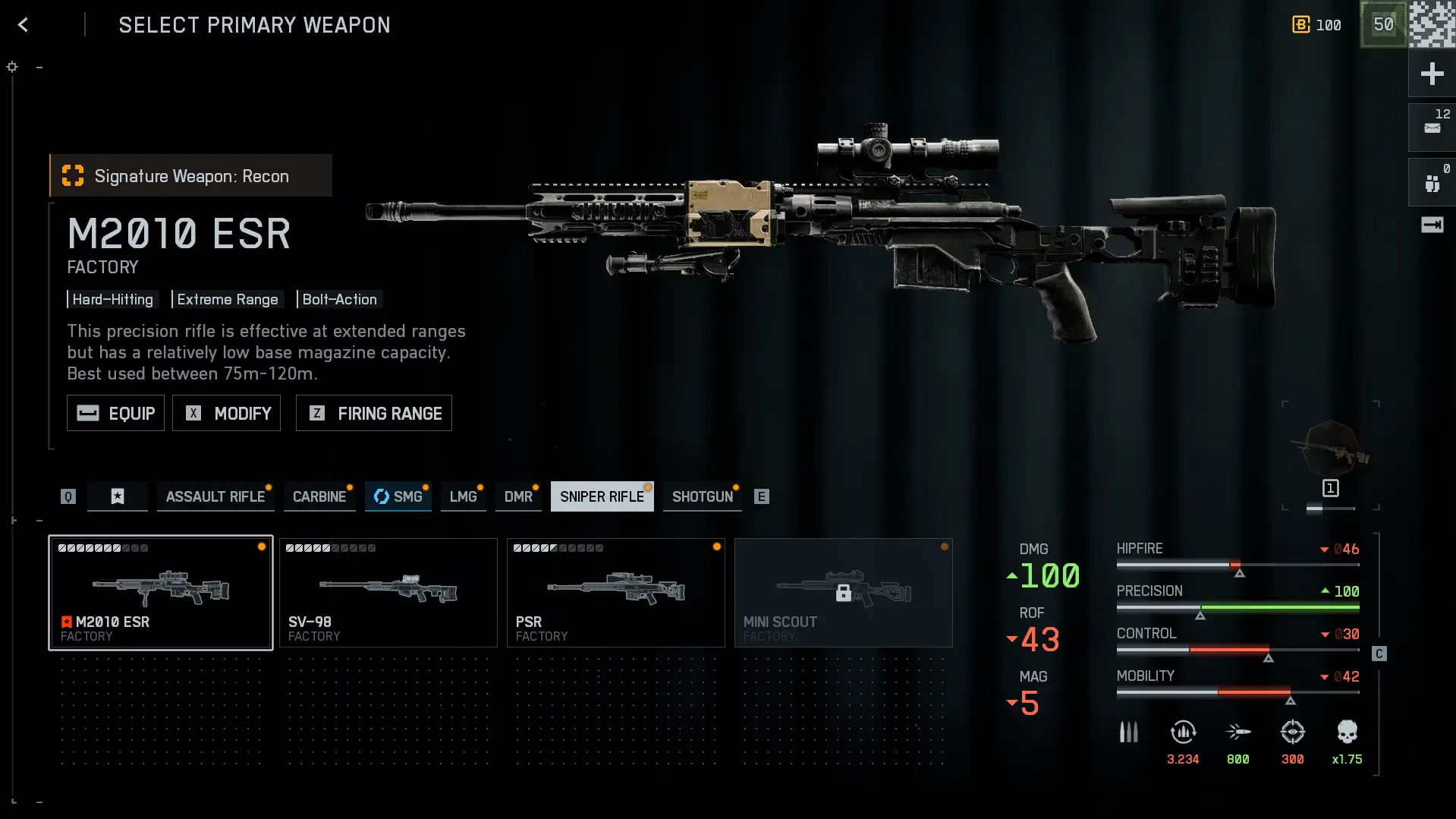Switch to the Carbine category
1456x819 pixels.
click(x=319, y=496)
